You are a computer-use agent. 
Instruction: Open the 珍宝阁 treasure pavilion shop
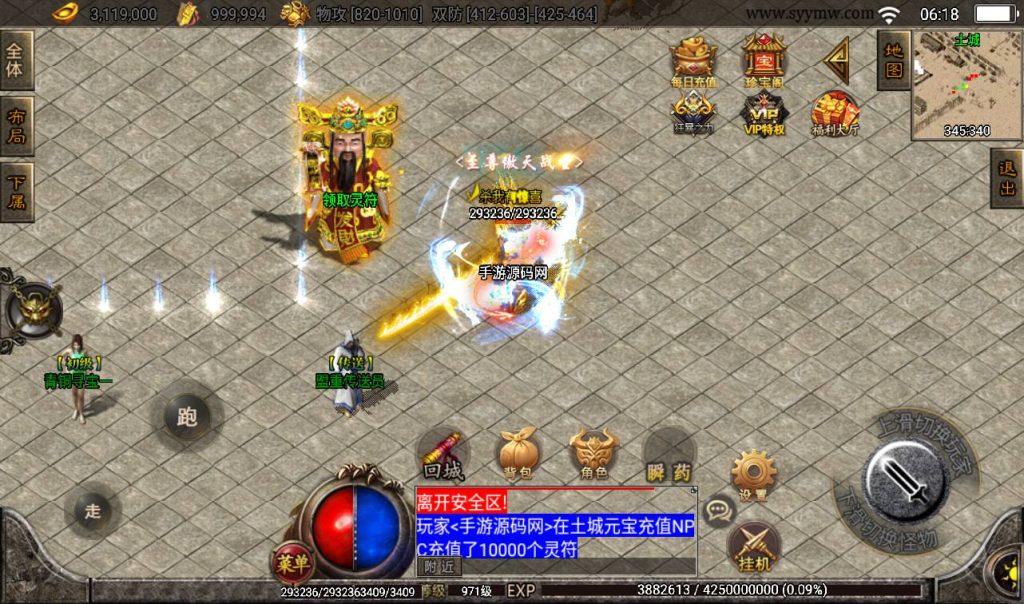click(764, 62)
